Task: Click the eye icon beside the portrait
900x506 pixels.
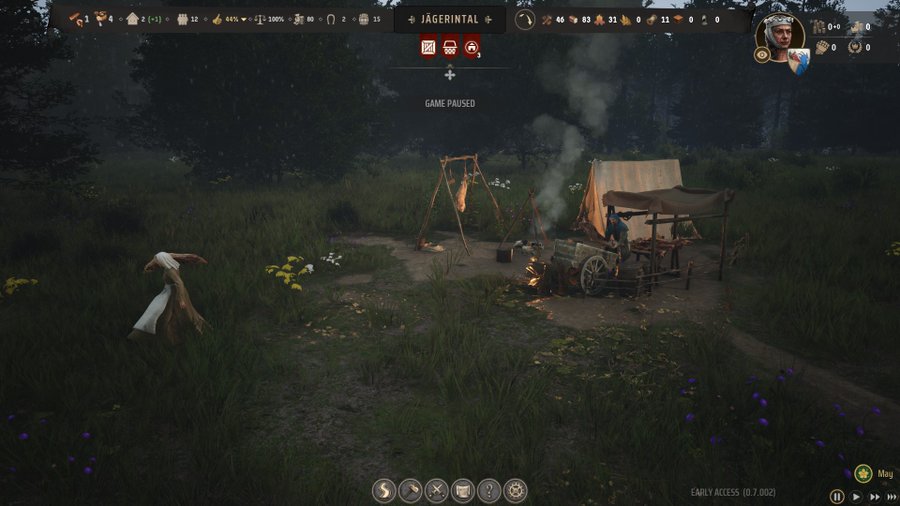Action: coord(762,55)
